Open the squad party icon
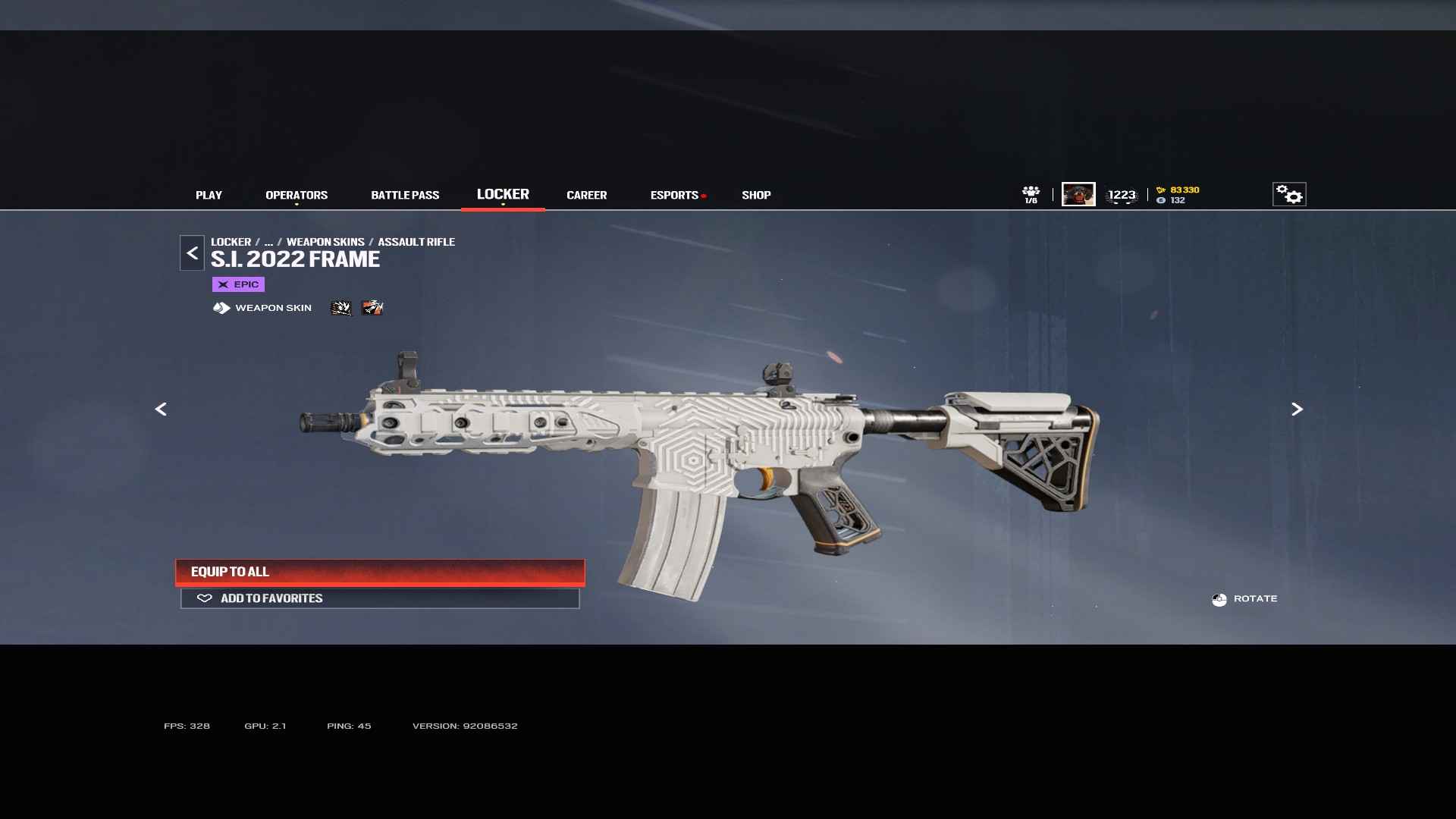1456x819 pixels. 1031,194
